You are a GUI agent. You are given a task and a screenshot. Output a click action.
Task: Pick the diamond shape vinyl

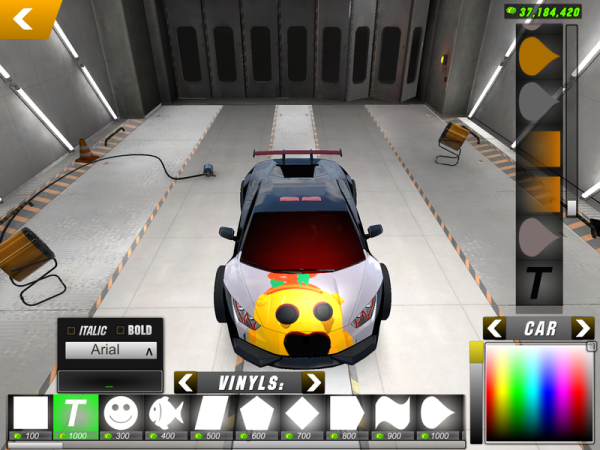pos(303,414)
